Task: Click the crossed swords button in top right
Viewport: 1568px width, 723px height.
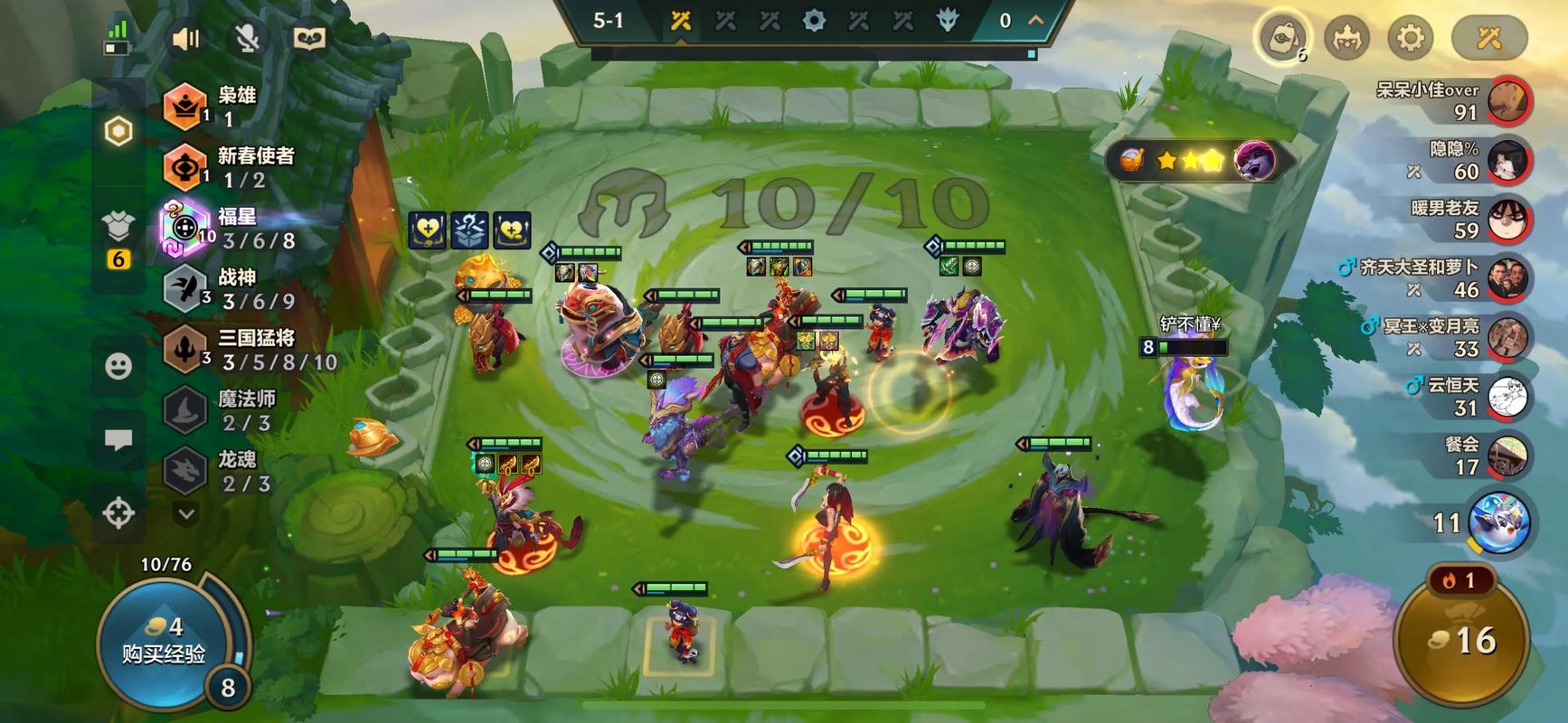Action: tap(1488, 38)
